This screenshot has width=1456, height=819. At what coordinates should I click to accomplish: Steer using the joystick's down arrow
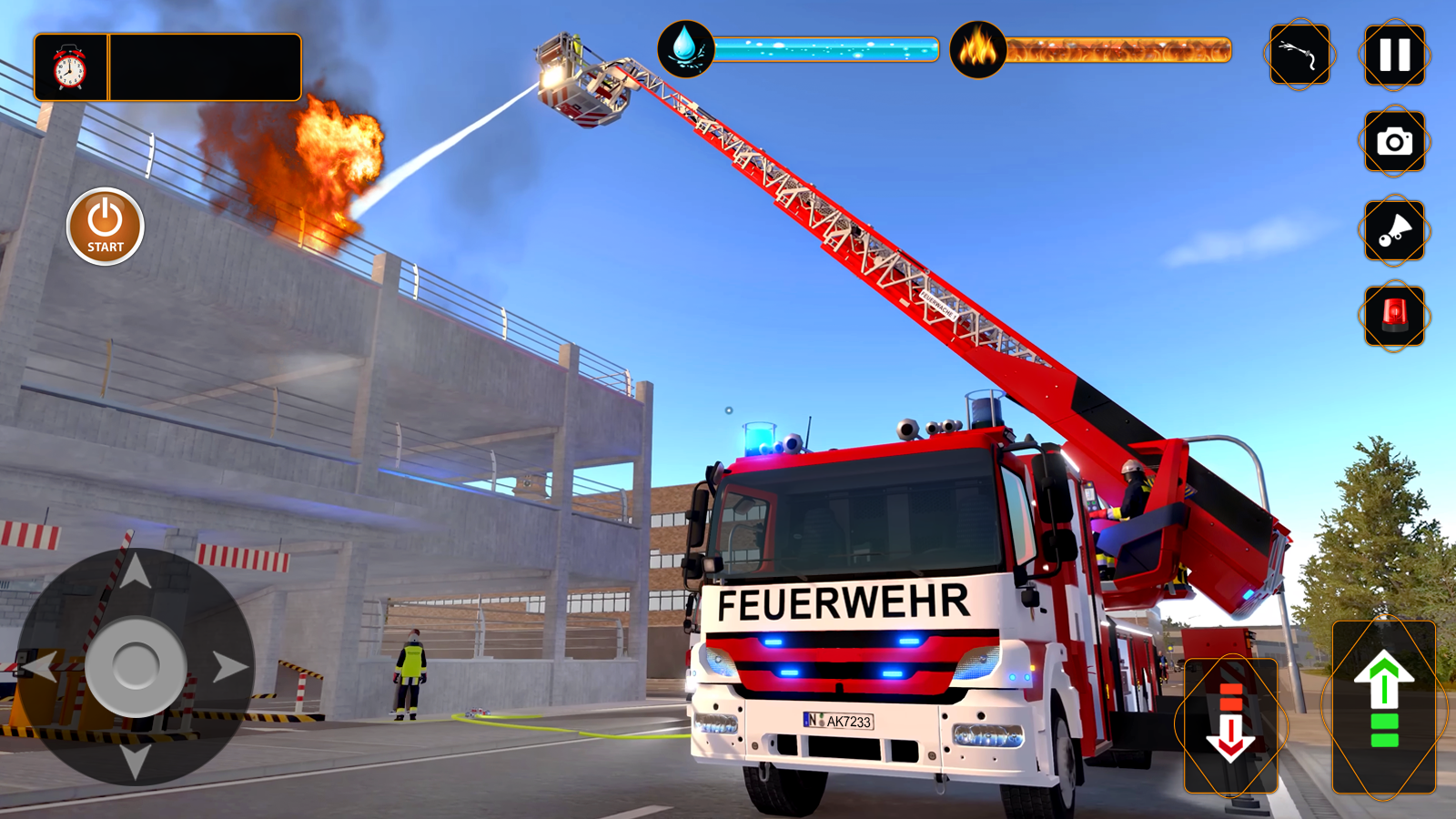136,759
